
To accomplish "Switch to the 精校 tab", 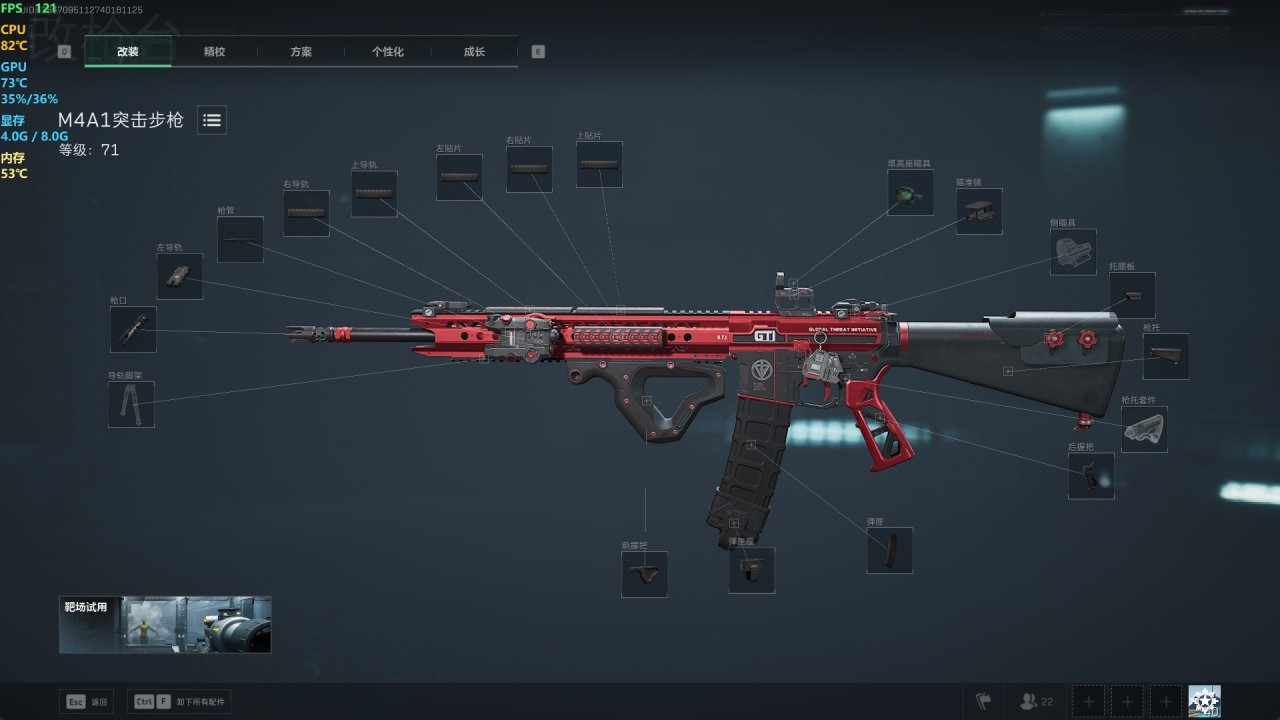I will tap(214, 52).
